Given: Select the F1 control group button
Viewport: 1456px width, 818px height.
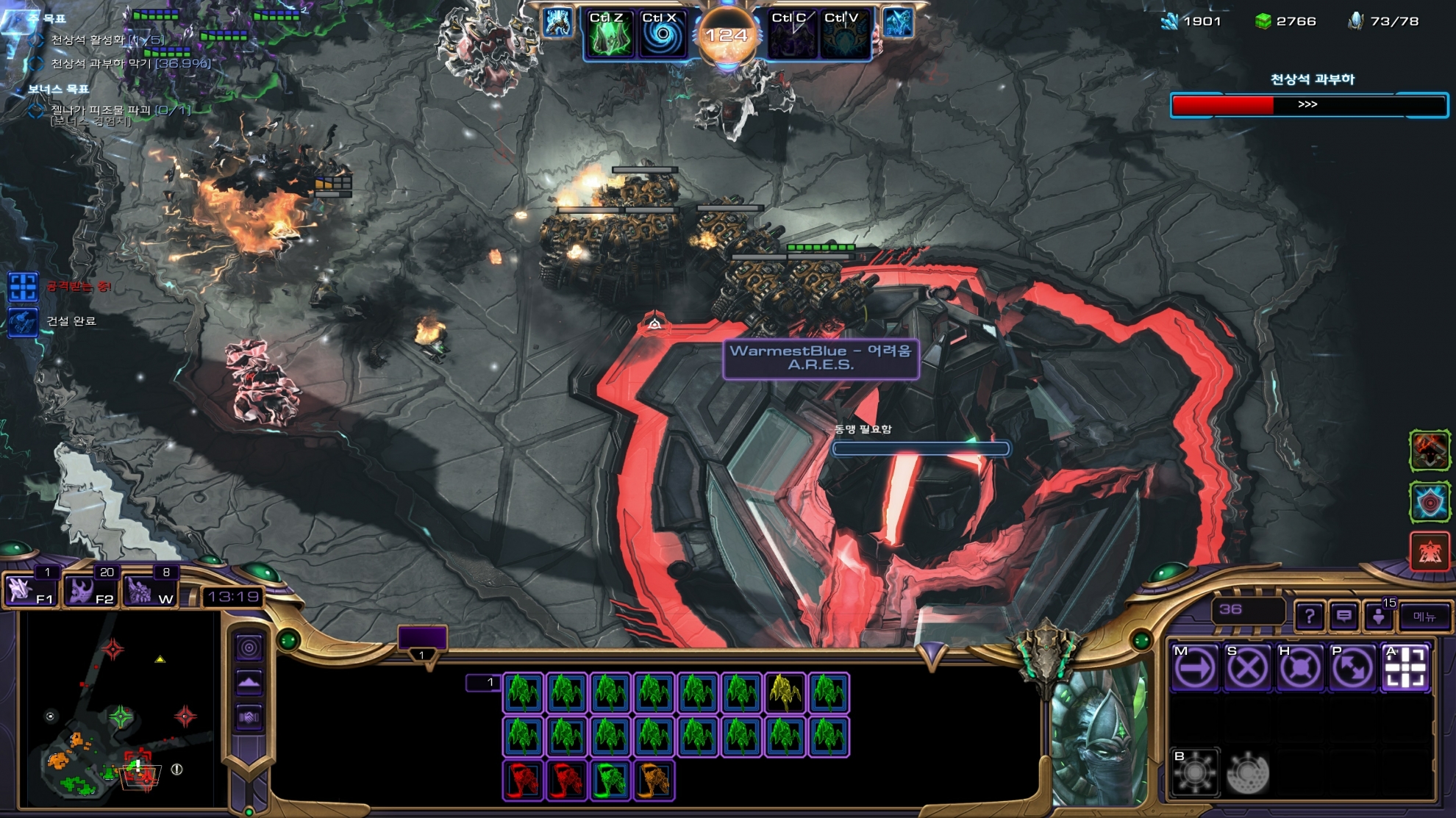Looking at the screenshot, I should (x=29, y=589).
